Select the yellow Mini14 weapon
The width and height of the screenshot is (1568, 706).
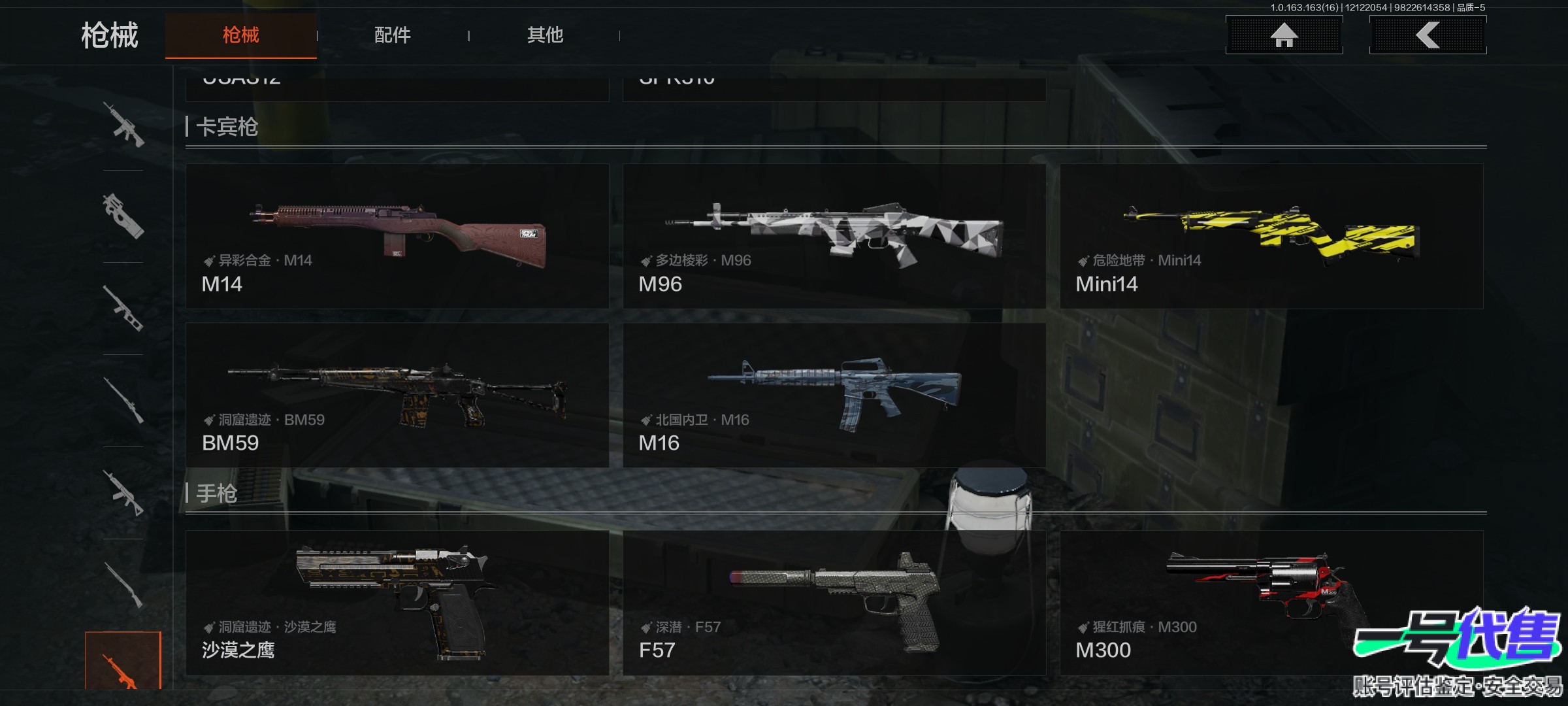tap(1271, 236)
